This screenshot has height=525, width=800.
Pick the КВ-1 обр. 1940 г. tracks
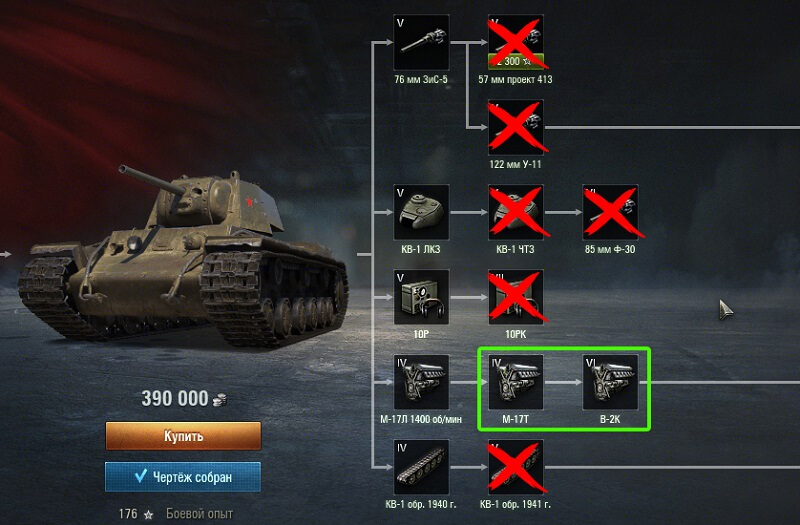pos(421,466)
